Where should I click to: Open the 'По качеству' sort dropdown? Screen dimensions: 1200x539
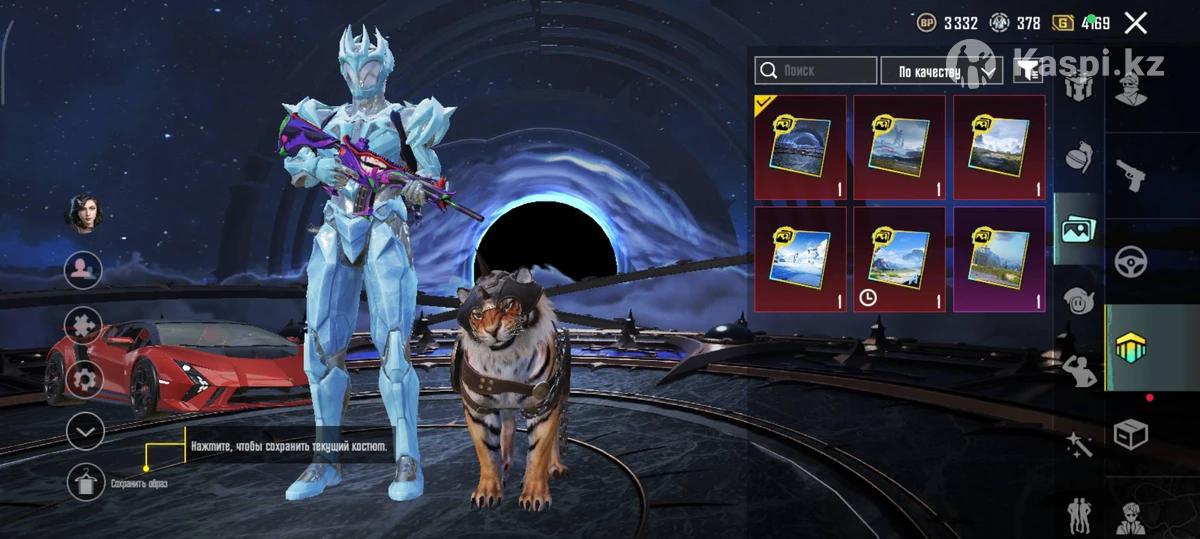[940, 71]
